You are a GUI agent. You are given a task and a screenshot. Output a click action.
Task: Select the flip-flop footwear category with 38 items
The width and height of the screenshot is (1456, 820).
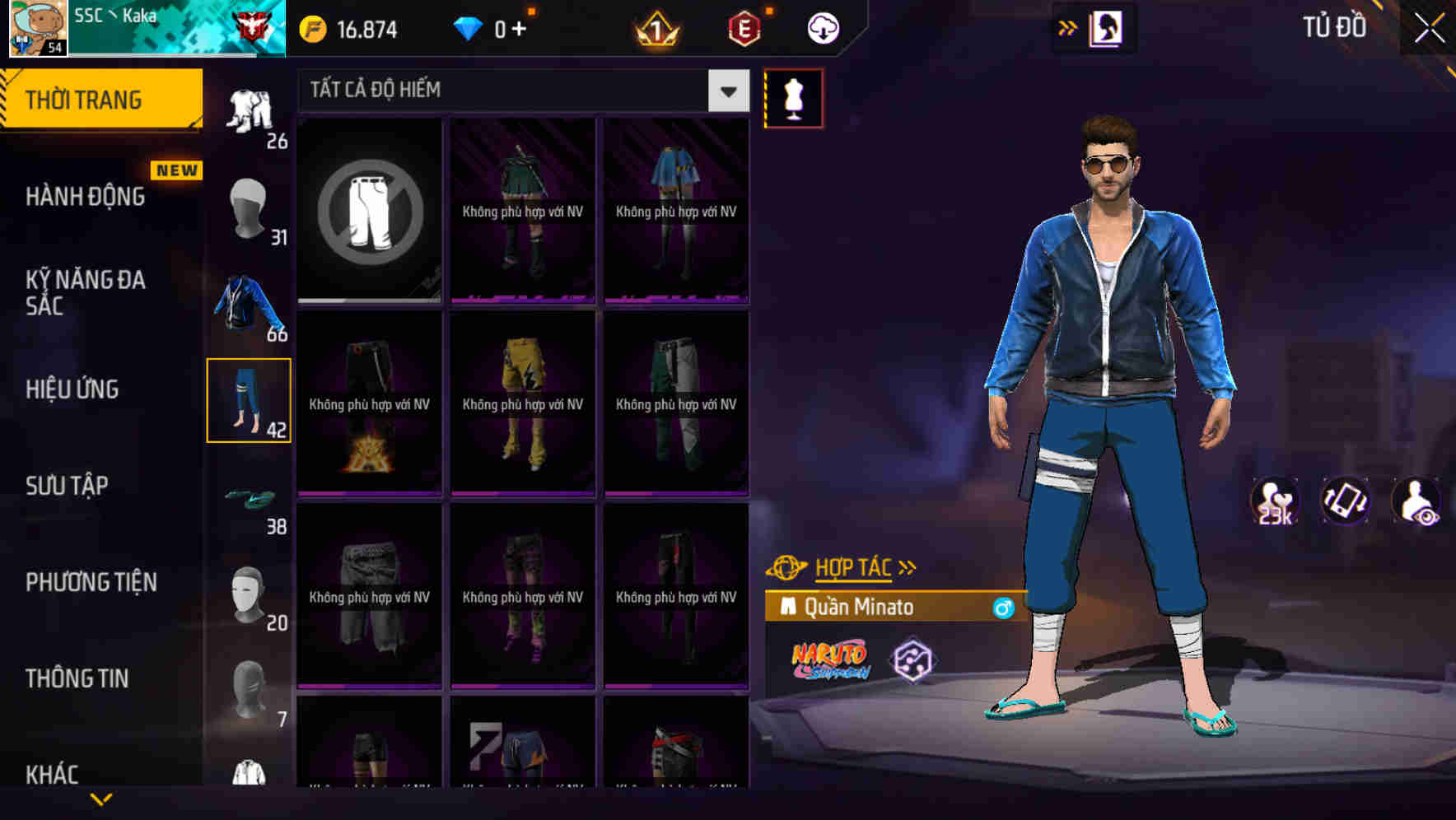tap(248, 500)
